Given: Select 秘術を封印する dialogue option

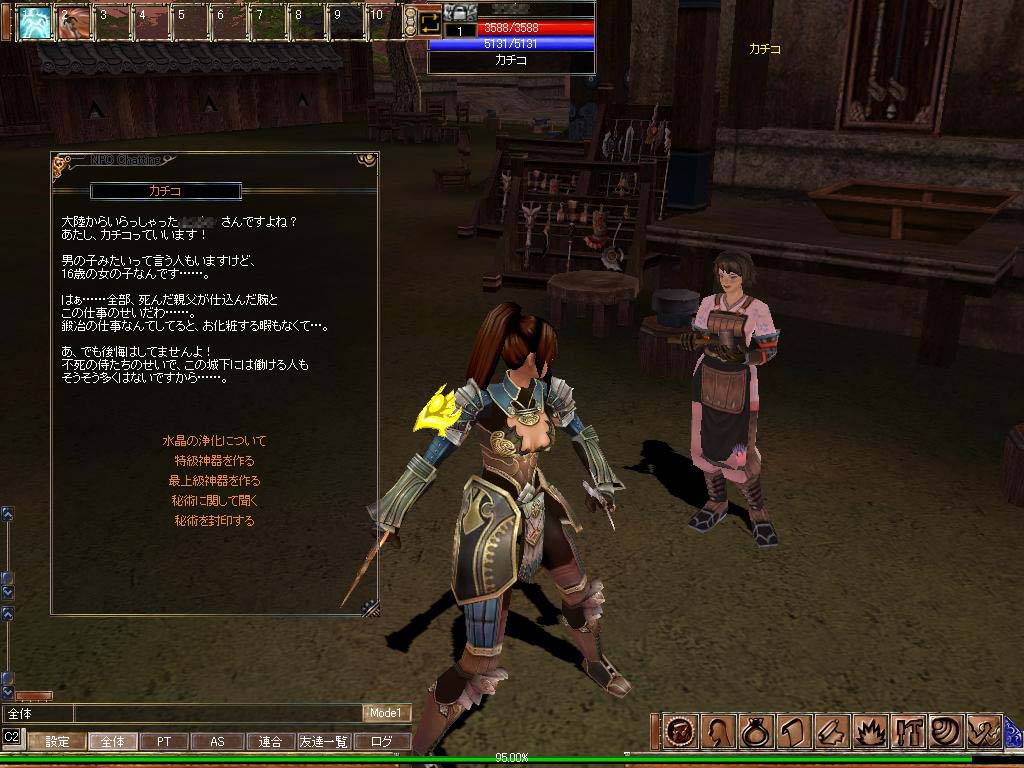Looking at the screenshot, I should [x=214, y=521].
